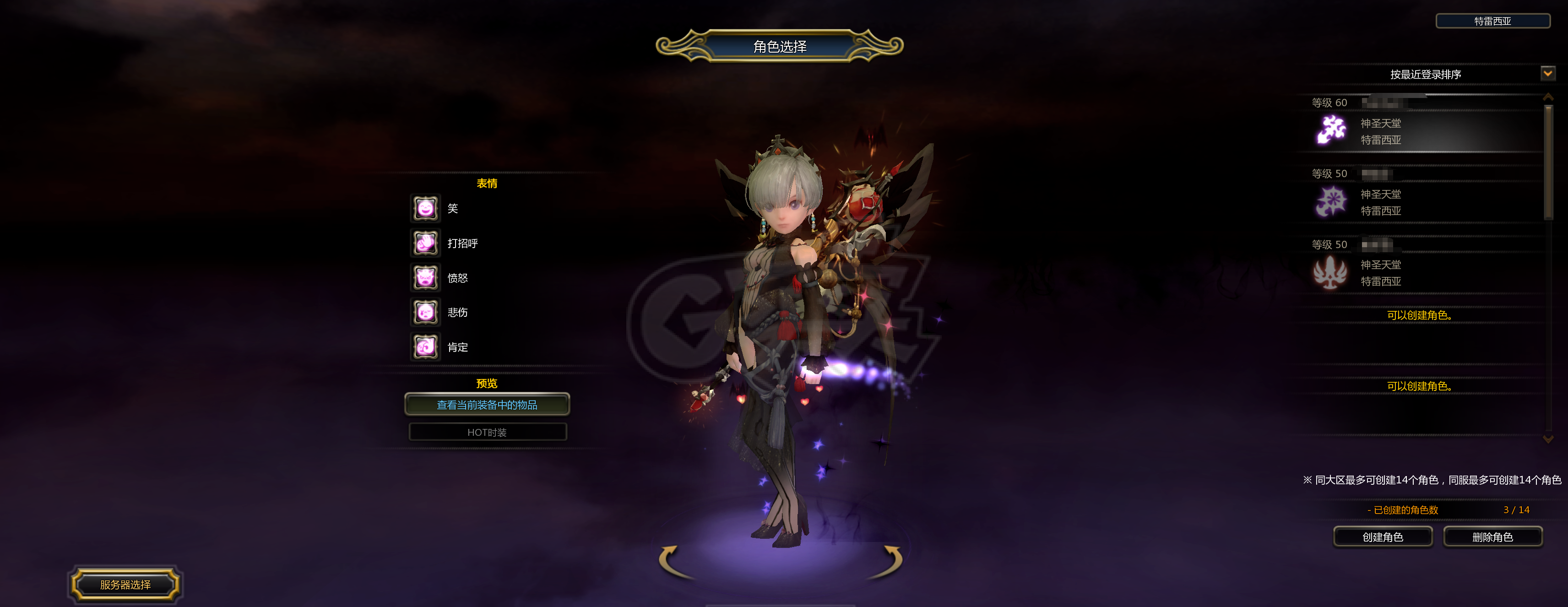Click the 删除角色 delete character button

pyautogui.click(x=1492, y=537)
